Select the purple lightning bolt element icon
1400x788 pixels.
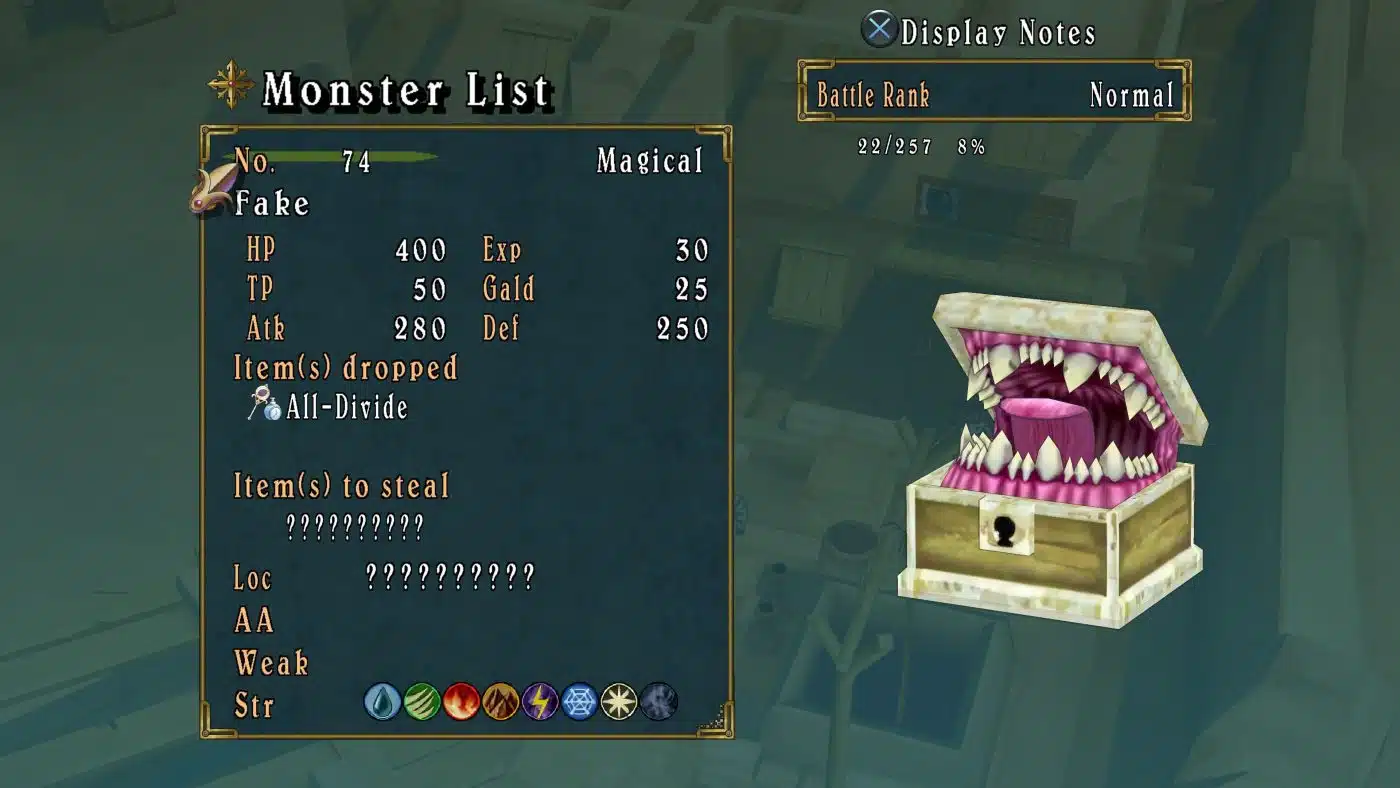click(x=540, y=702)
